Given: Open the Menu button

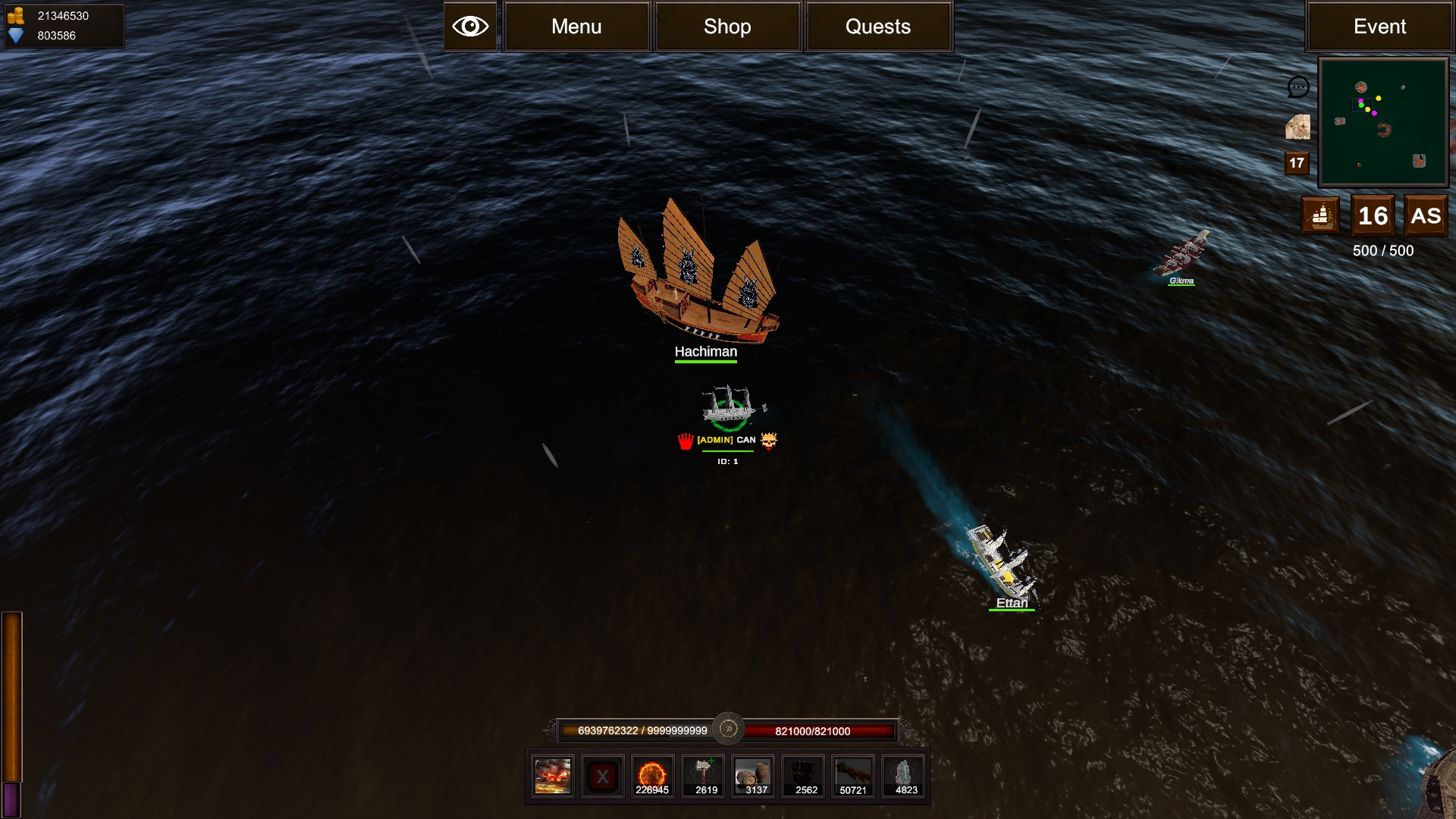Looking at the screenshot, I should click(576, 27).
